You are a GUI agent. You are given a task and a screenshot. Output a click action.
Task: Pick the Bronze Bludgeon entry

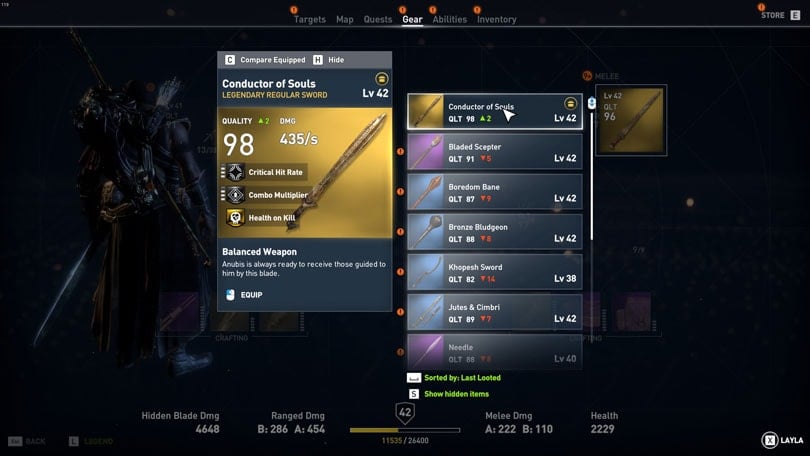(494, 232)
